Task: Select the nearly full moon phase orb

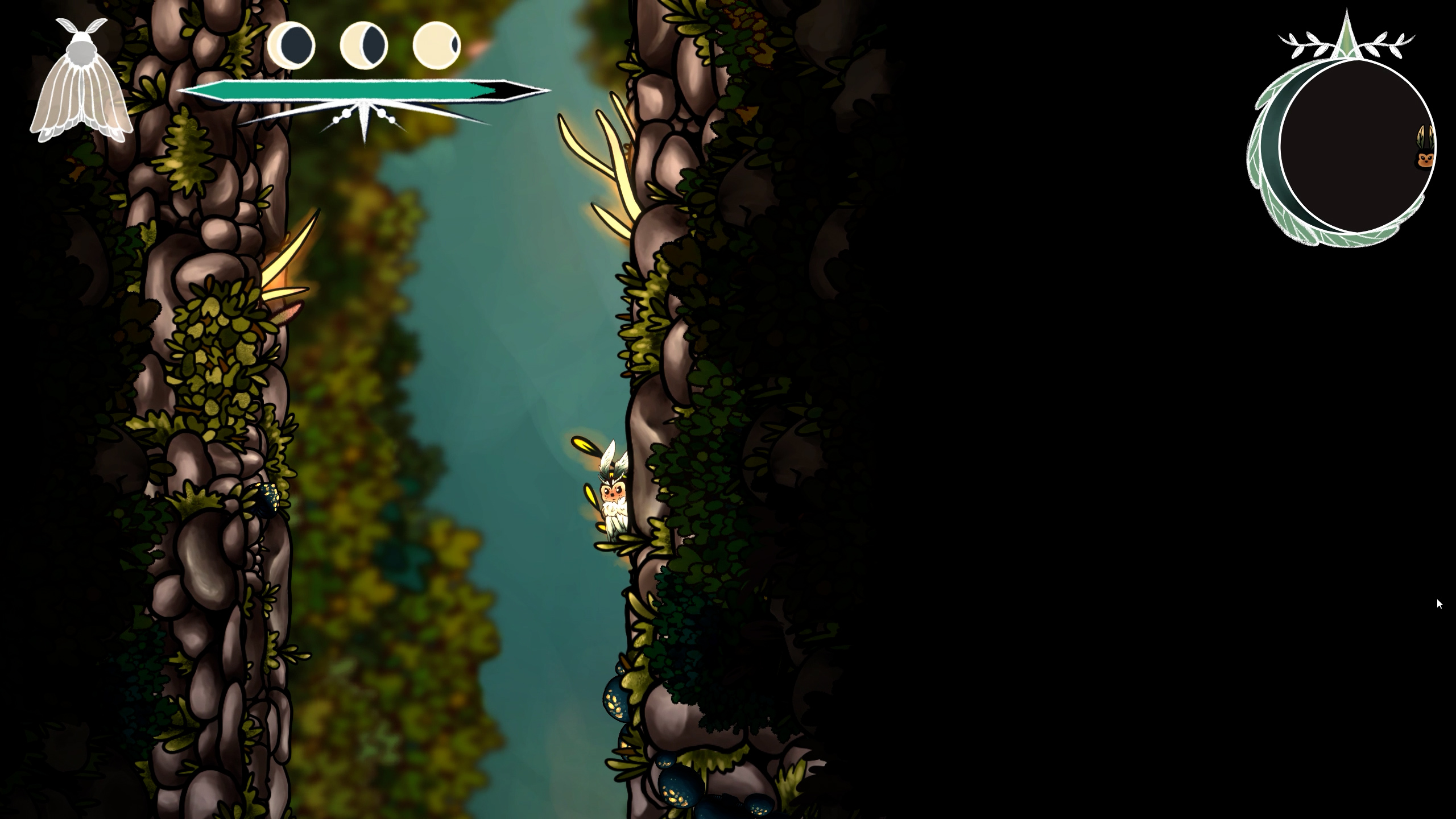Action: pyautogui.click(x=437, y=45)
